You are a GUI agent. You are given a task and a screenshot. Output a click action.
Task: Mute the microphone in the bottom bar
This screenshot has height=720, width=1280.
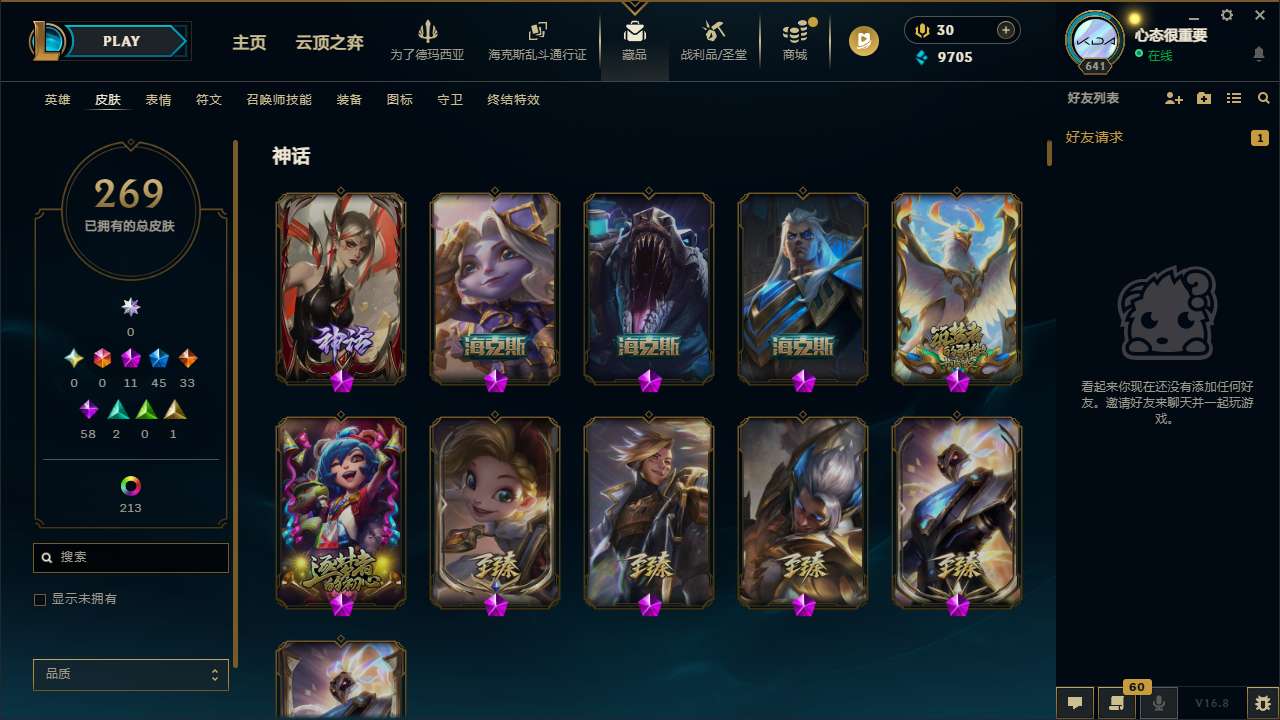1160,701
